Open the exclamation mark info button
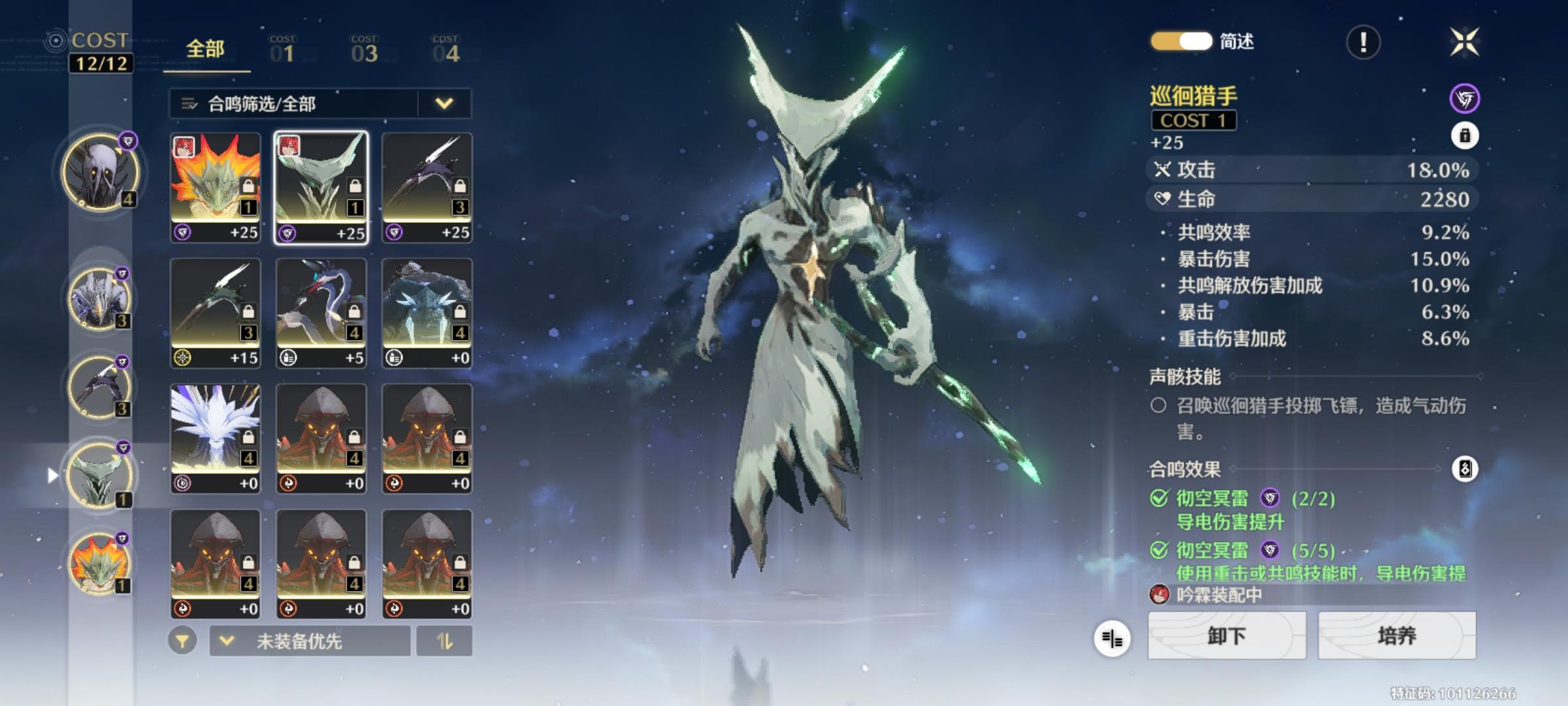 click(1363, 43)
